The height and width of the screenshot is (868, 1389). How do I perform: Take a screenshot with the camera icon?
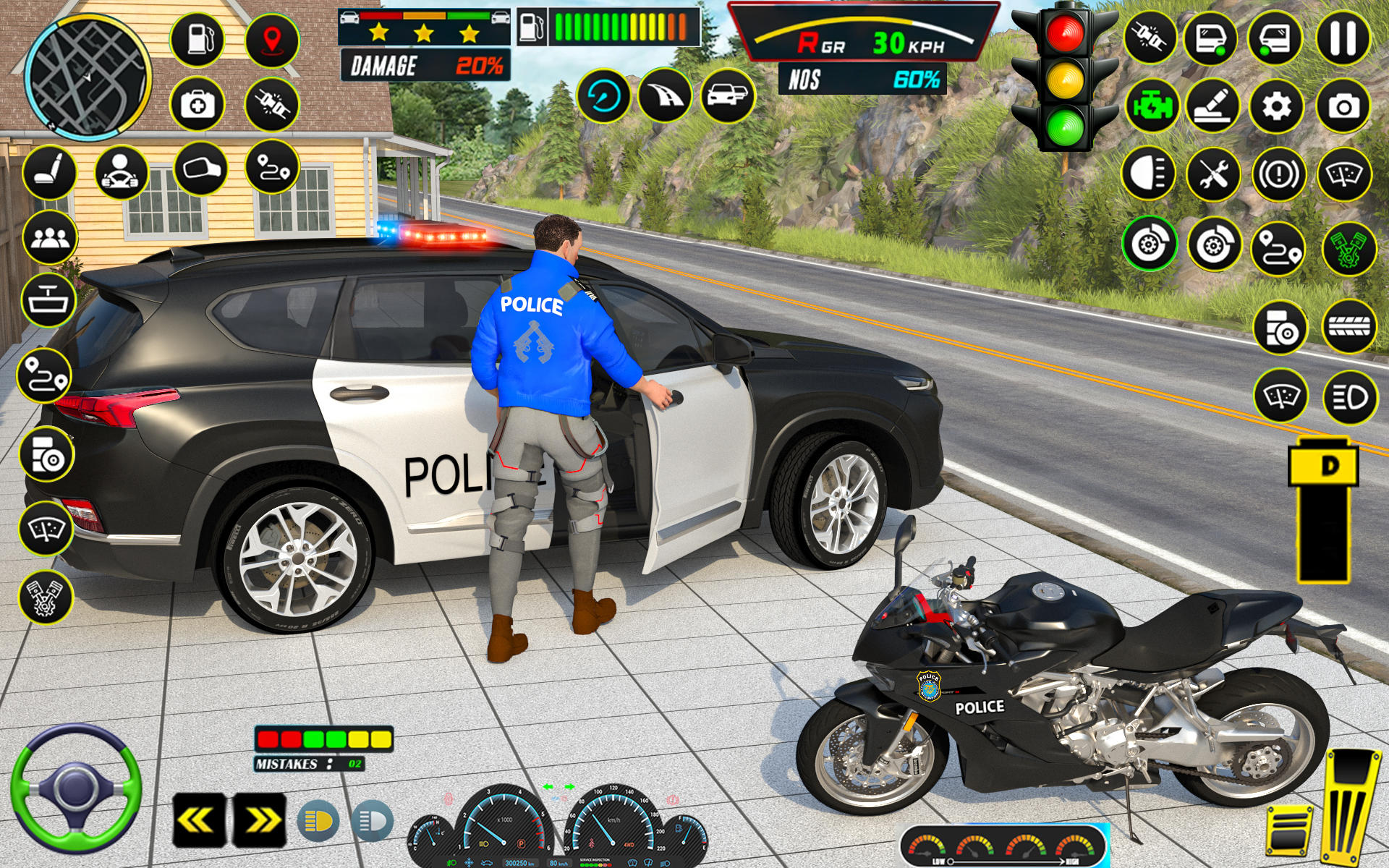[x=1344, y=106]
